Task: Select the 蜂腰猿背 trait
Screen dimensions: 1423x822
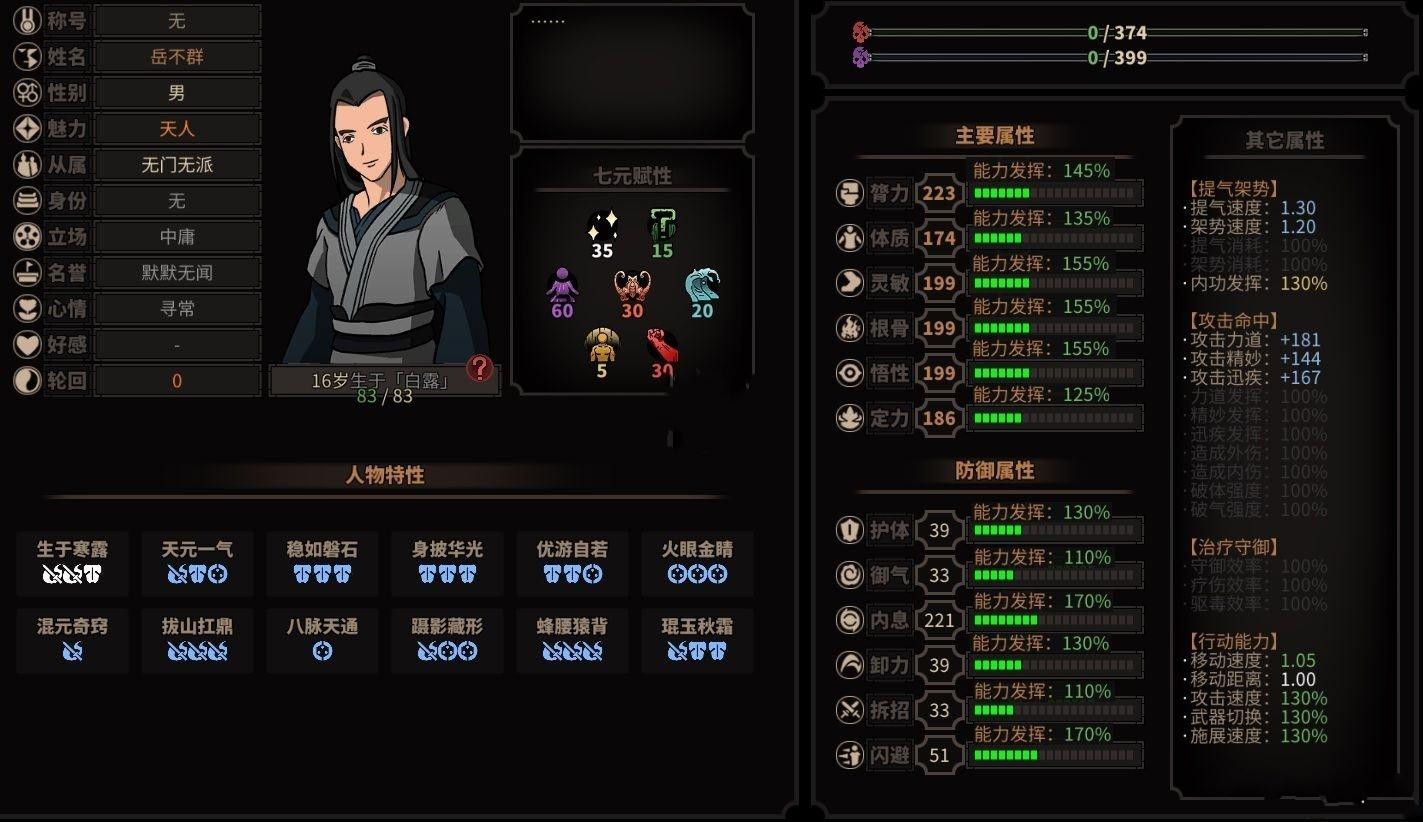Action: pos(572,639)
